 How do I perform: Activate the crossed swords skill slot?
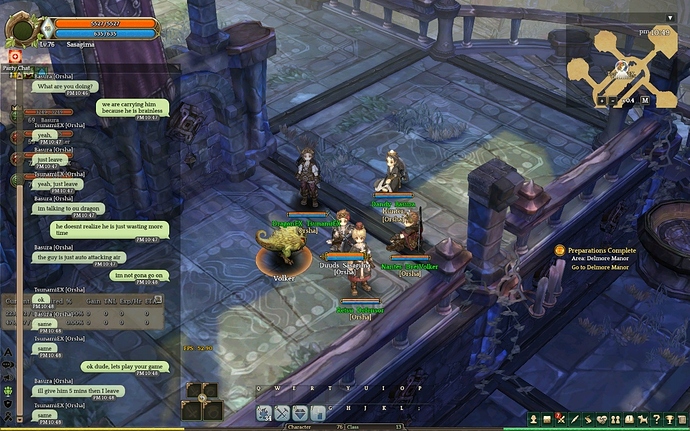point(281,413)
